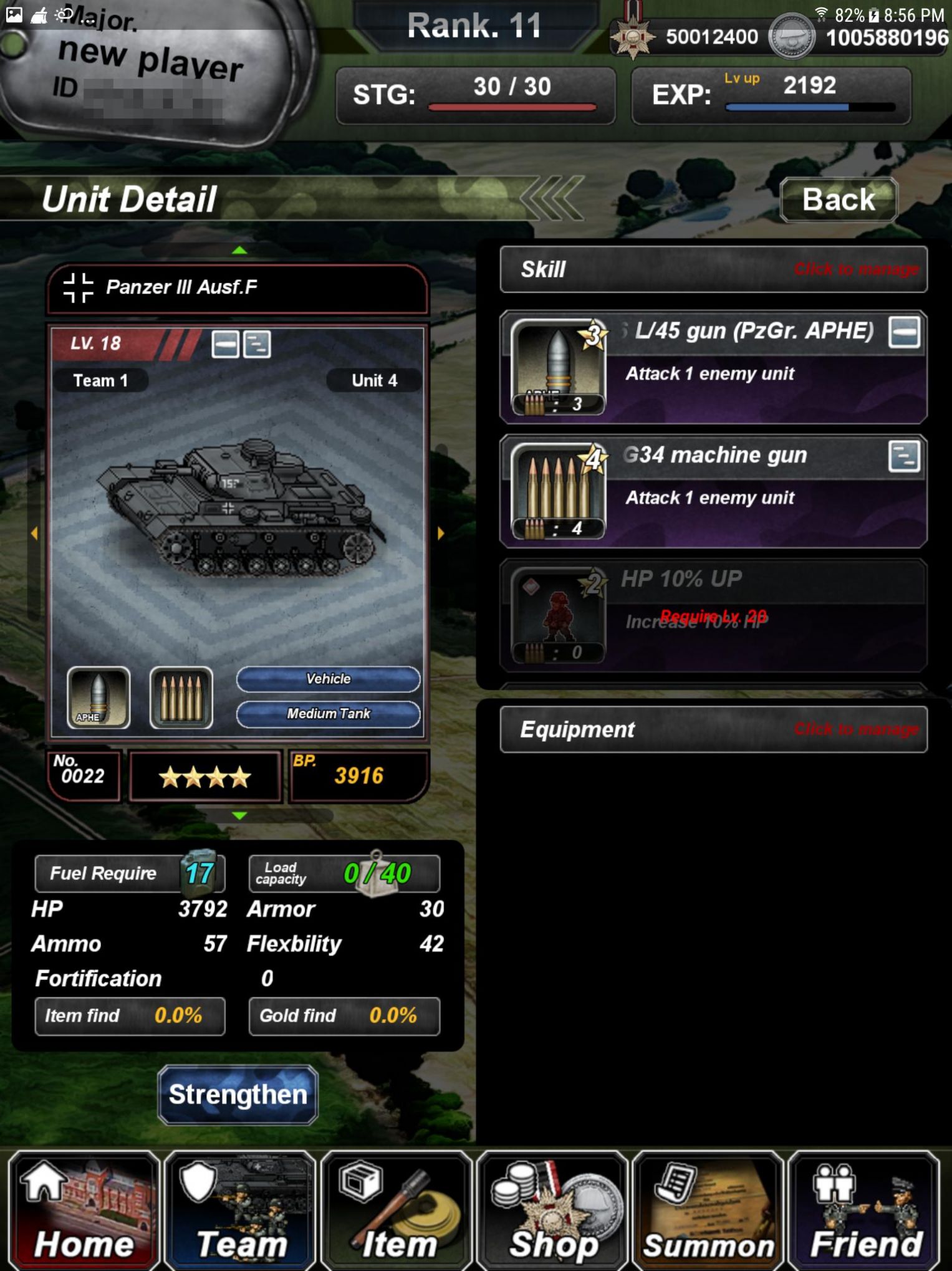Viewport: 952px width, 1271px height.
Task: Click the APHE shell icon under the tank
Action: click(99, 698)
